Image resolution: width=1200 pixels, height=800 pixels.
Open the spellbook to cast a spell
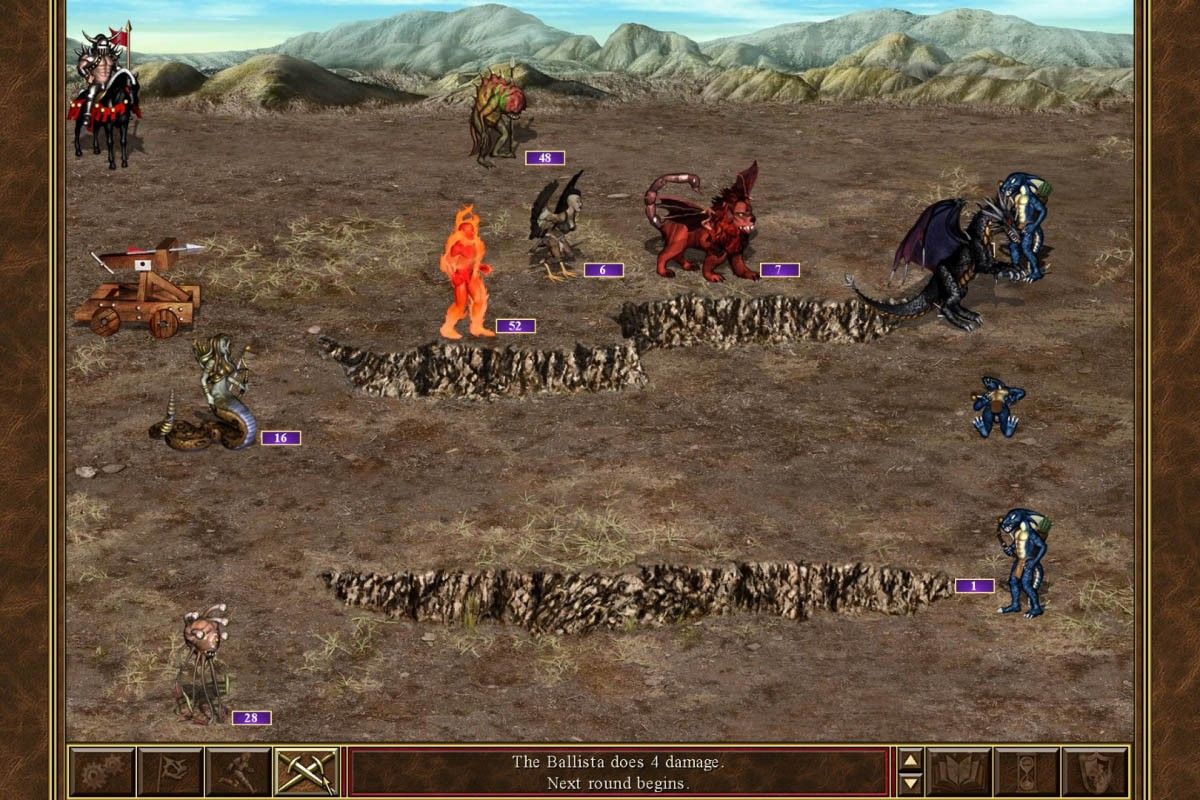pos(959,772)
